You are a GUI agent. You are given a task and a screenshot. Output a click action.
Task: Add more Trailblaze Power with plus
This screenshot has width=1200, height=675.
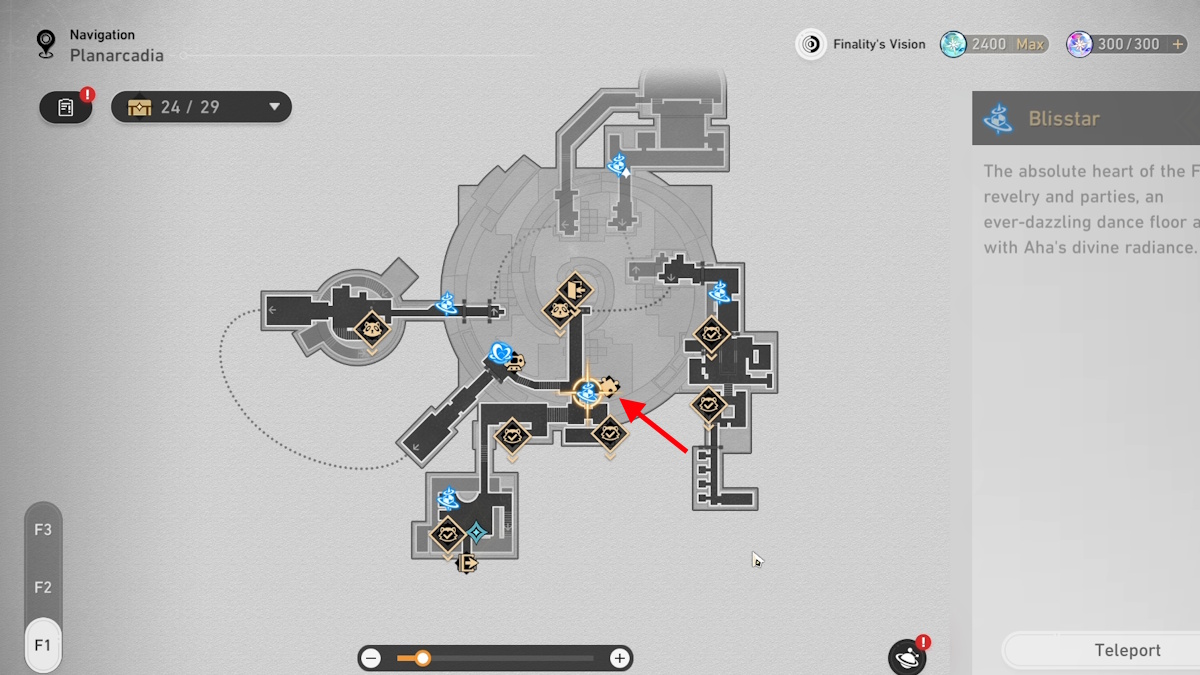tap(1179, 44)
